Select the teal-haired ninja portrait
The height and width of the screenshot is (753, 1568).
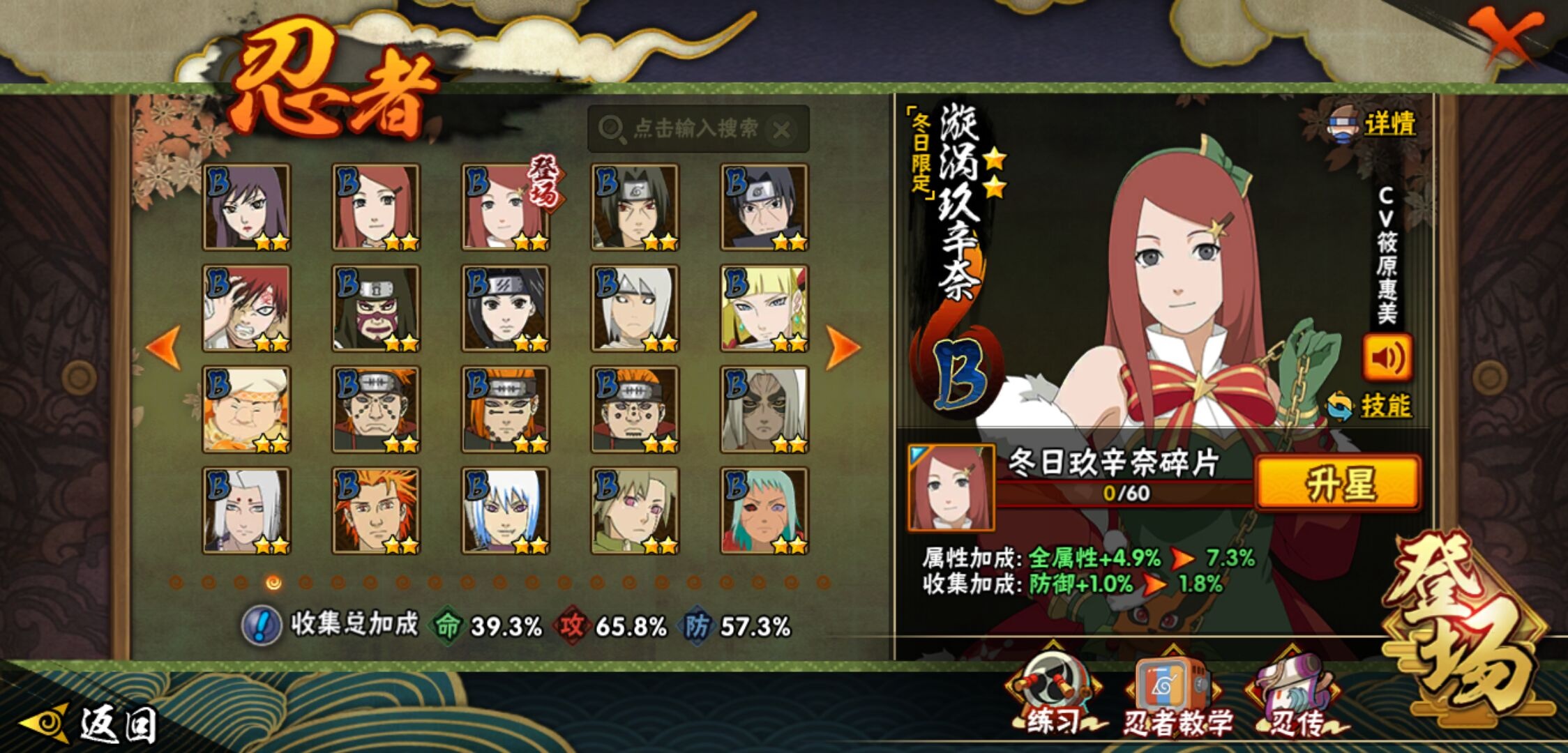(x=764, y=510)
